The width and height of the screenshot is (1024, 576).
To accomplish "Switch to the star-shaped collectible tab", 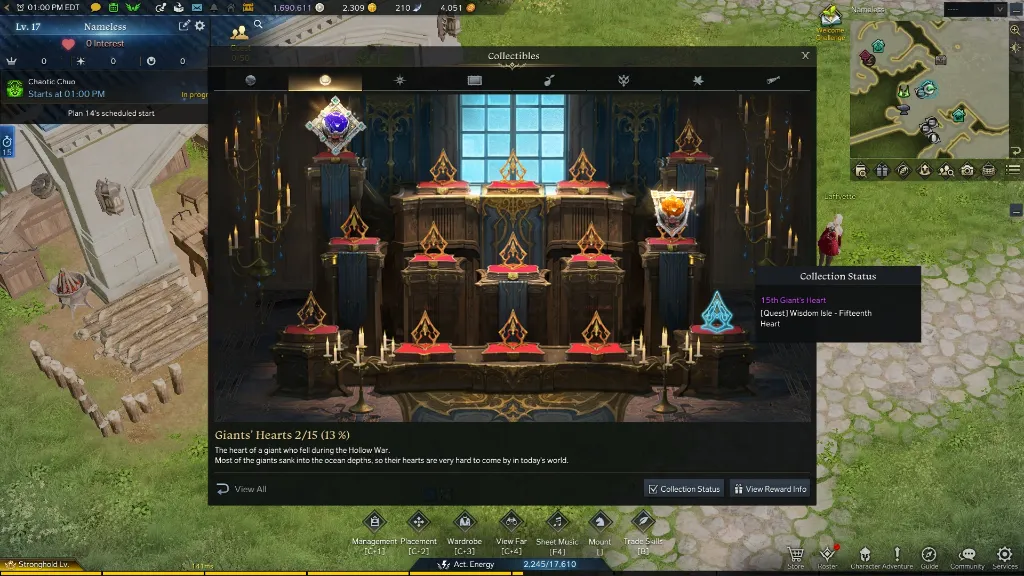I will 400,80.
